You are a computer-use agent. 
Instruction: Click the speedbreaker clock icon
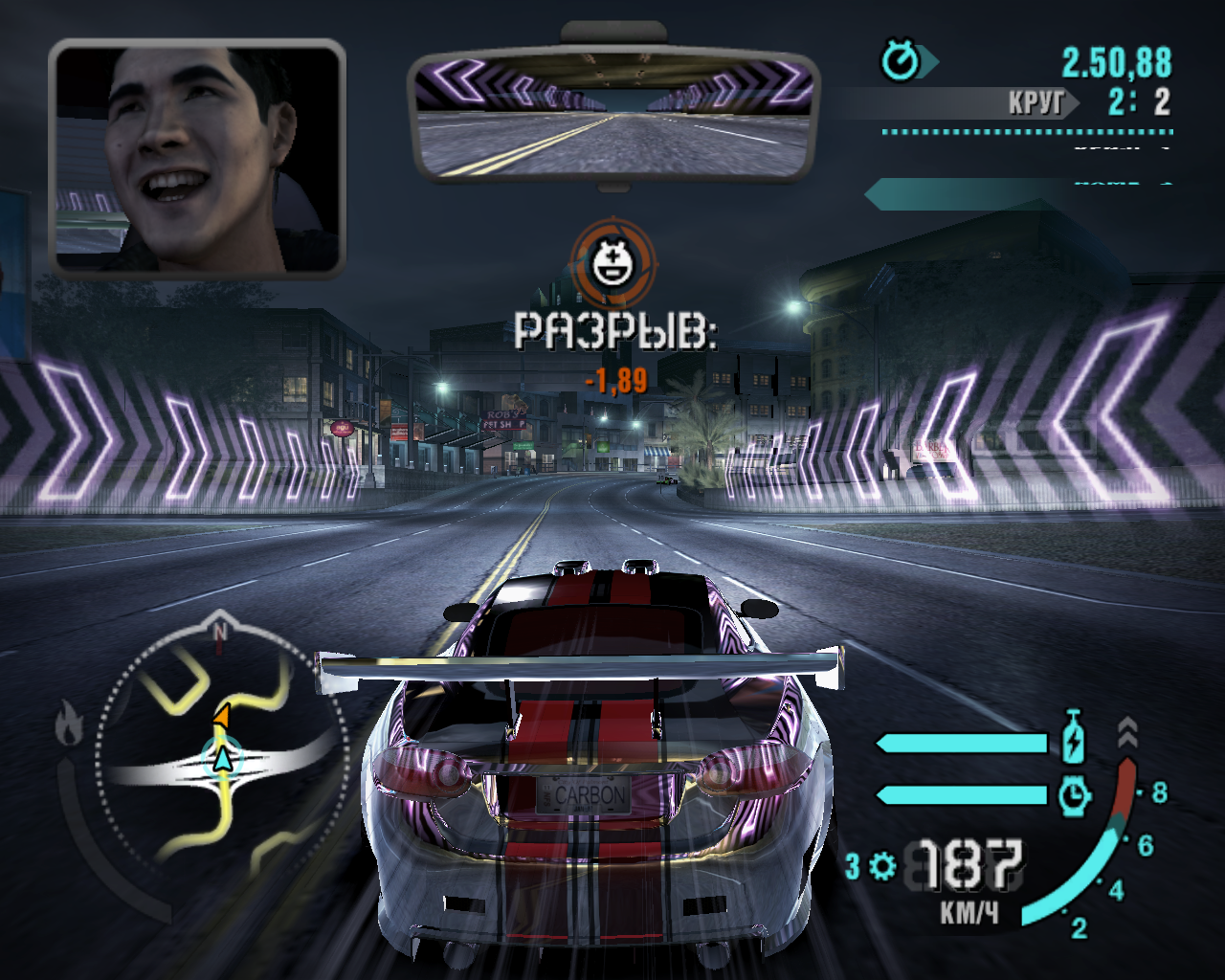[1075, 794]
